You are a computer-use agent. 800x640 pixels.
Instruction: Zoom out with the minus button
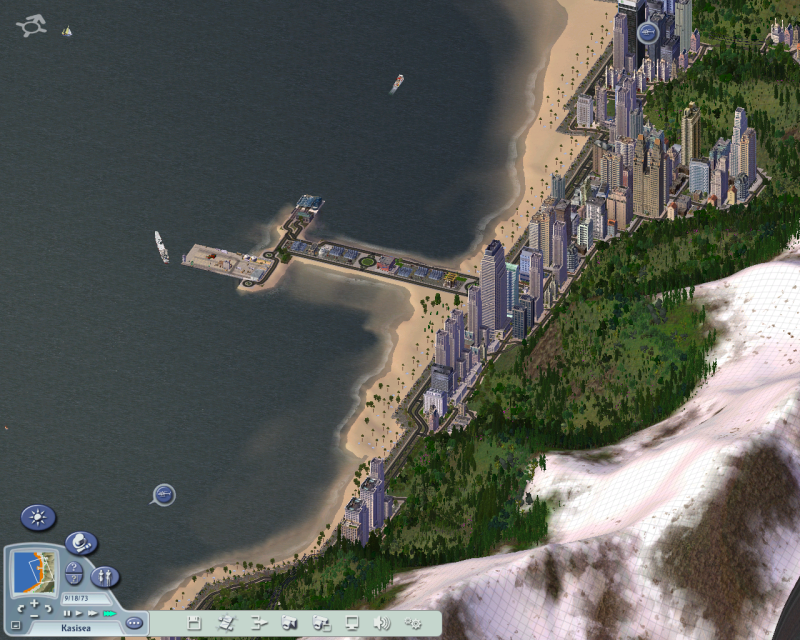click(x=34, y=616)
